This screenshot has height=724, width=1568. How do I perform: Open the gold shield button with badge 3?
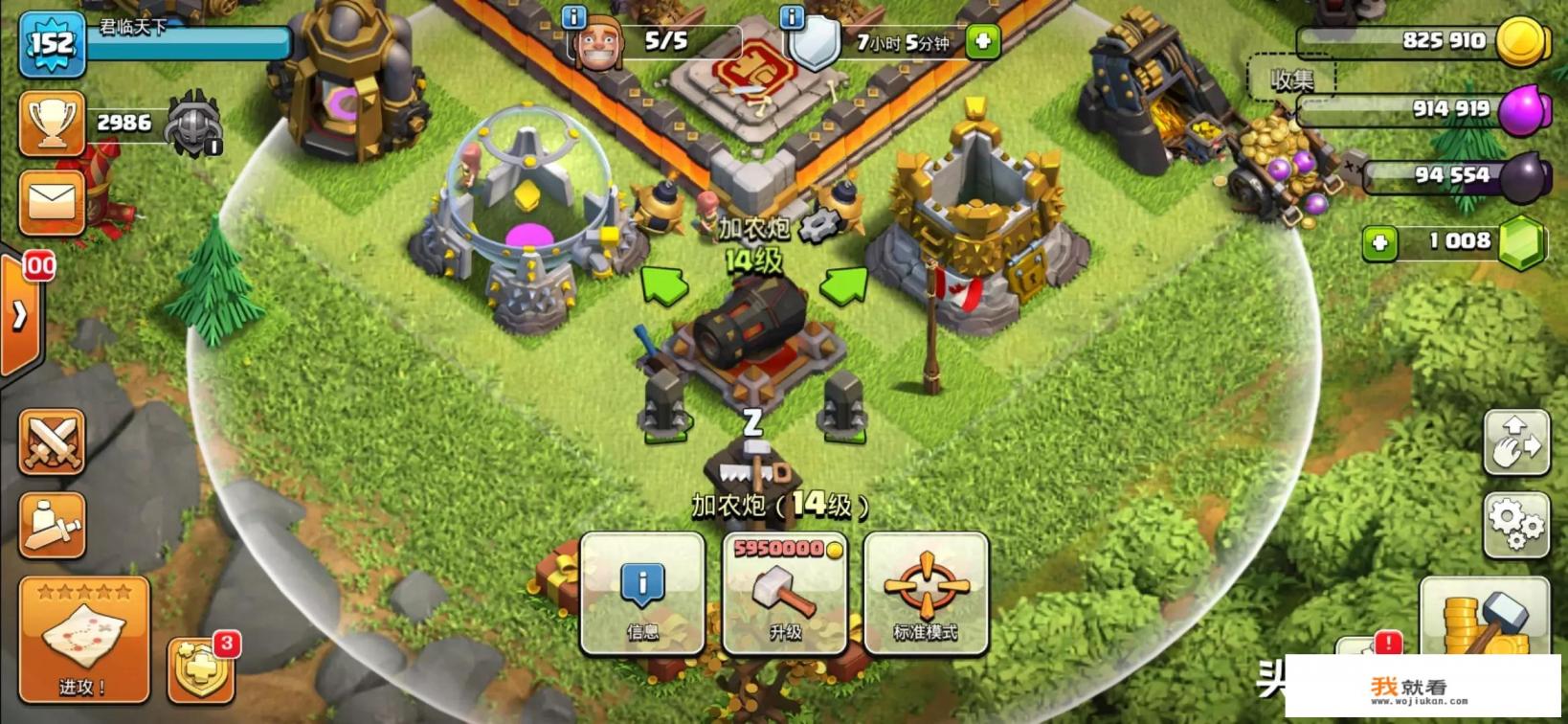(201, 669)
